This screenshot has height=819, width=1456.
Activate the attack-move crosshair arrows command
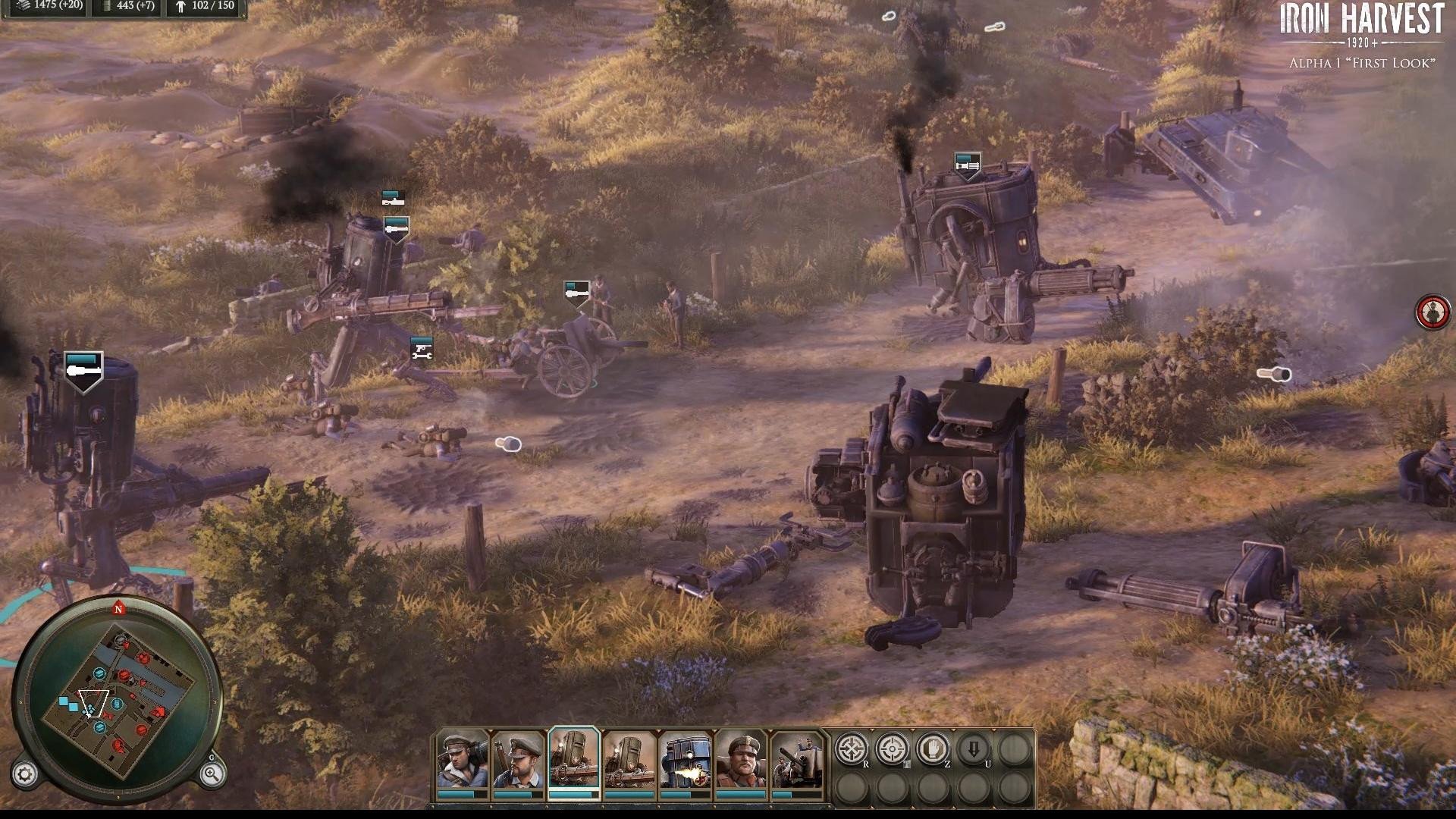point(851,749)
